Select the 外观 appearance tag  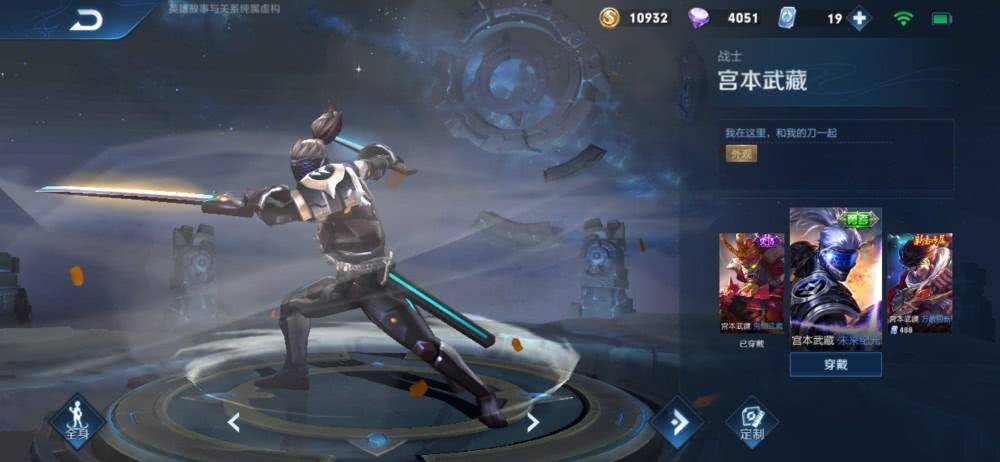(x=741, y=154)
